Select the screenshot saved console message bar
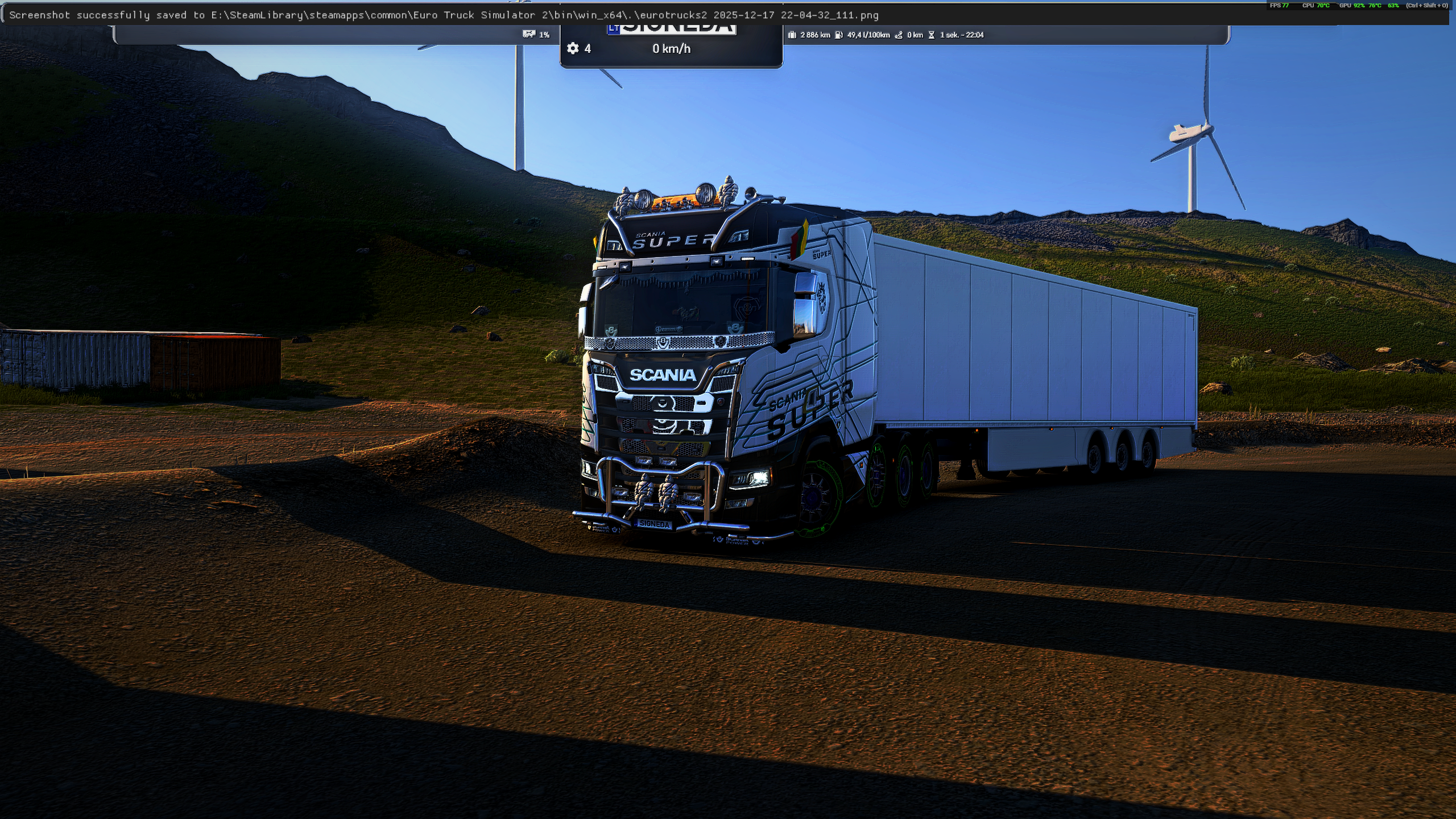This screenshot has height=819, width=1456. pyautogui.click(x=444, y=15)
